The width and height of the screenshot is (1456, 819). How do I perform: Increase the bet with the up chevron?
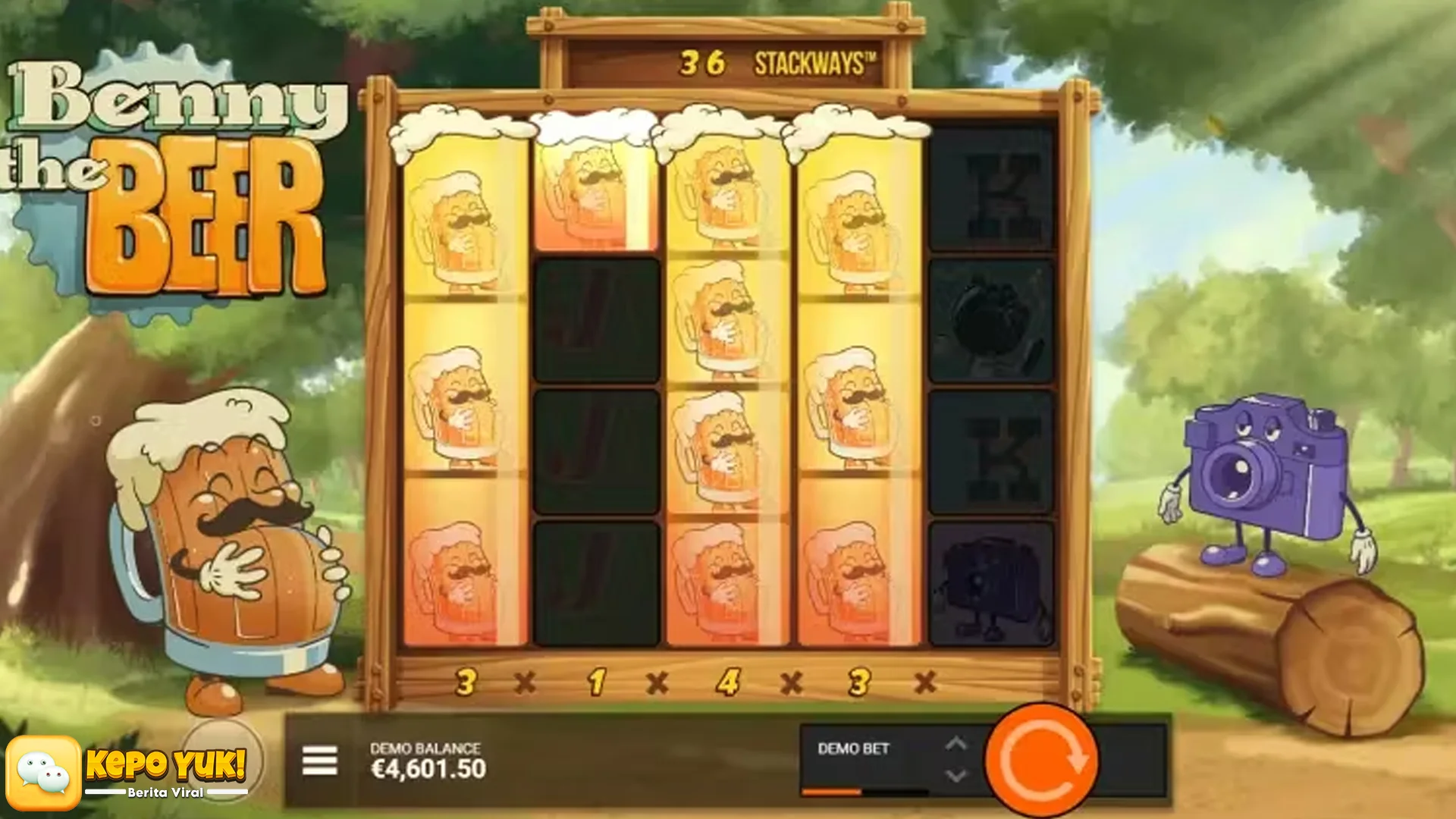click(x=957, y=745)
